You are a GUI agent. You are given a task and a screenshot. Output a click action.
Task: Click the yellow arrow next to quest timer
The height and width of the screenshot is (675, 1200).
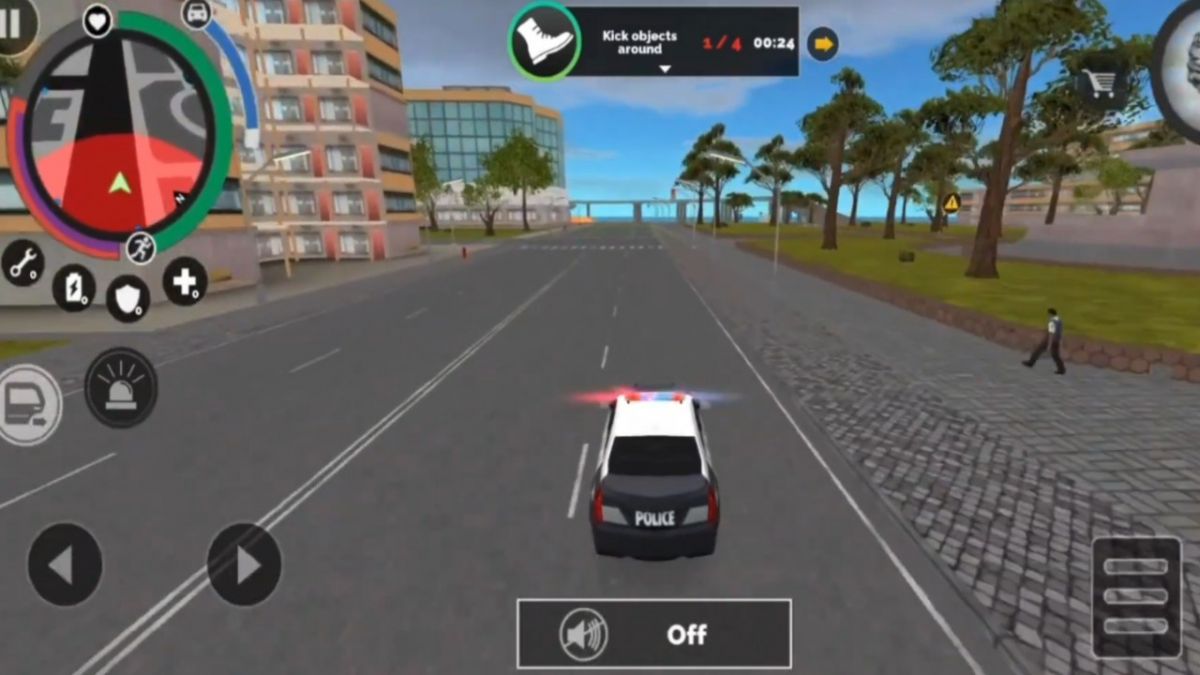click(x=823, y=43)
